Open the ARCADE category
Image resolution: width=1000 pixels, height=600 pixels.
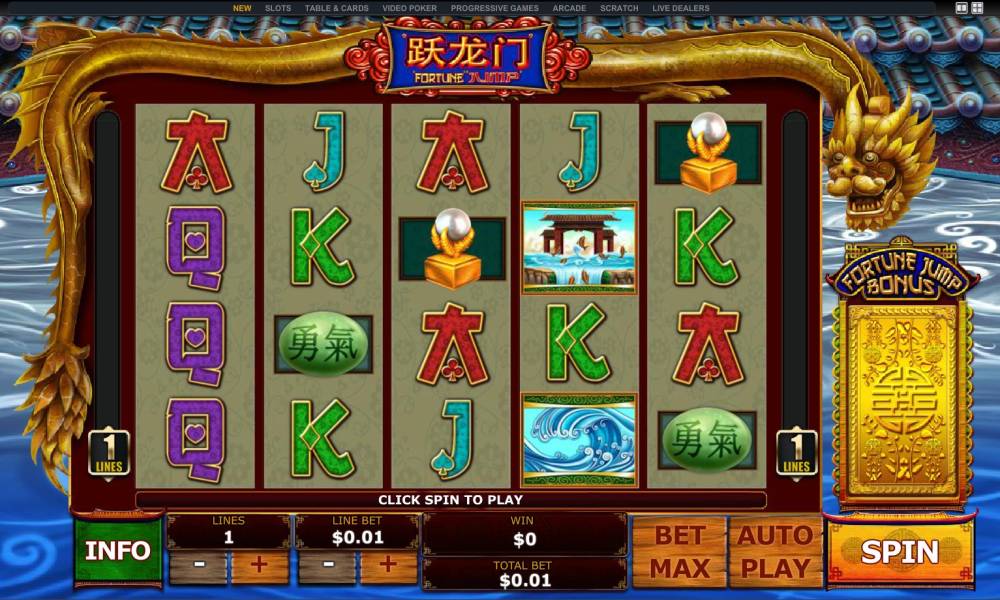coord(570,8)
